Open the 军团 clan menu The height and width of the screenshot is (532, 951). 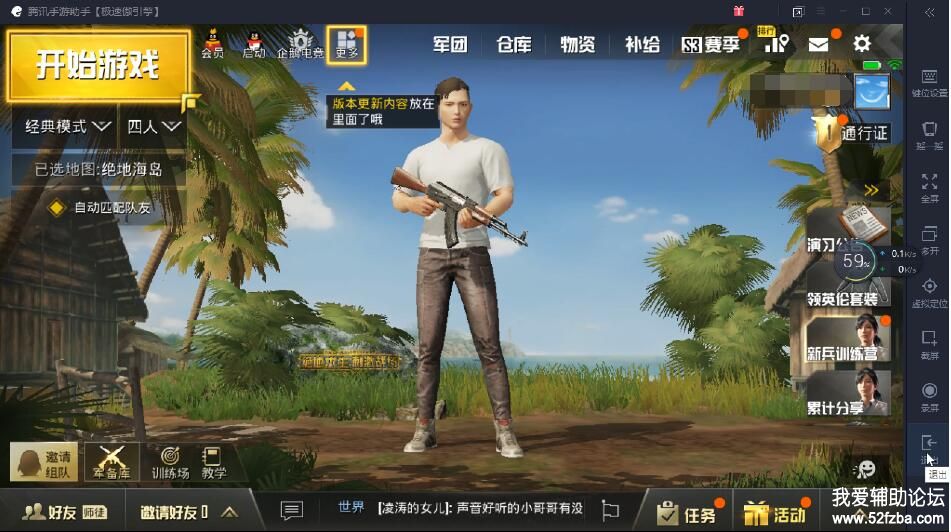pos(450,45)
